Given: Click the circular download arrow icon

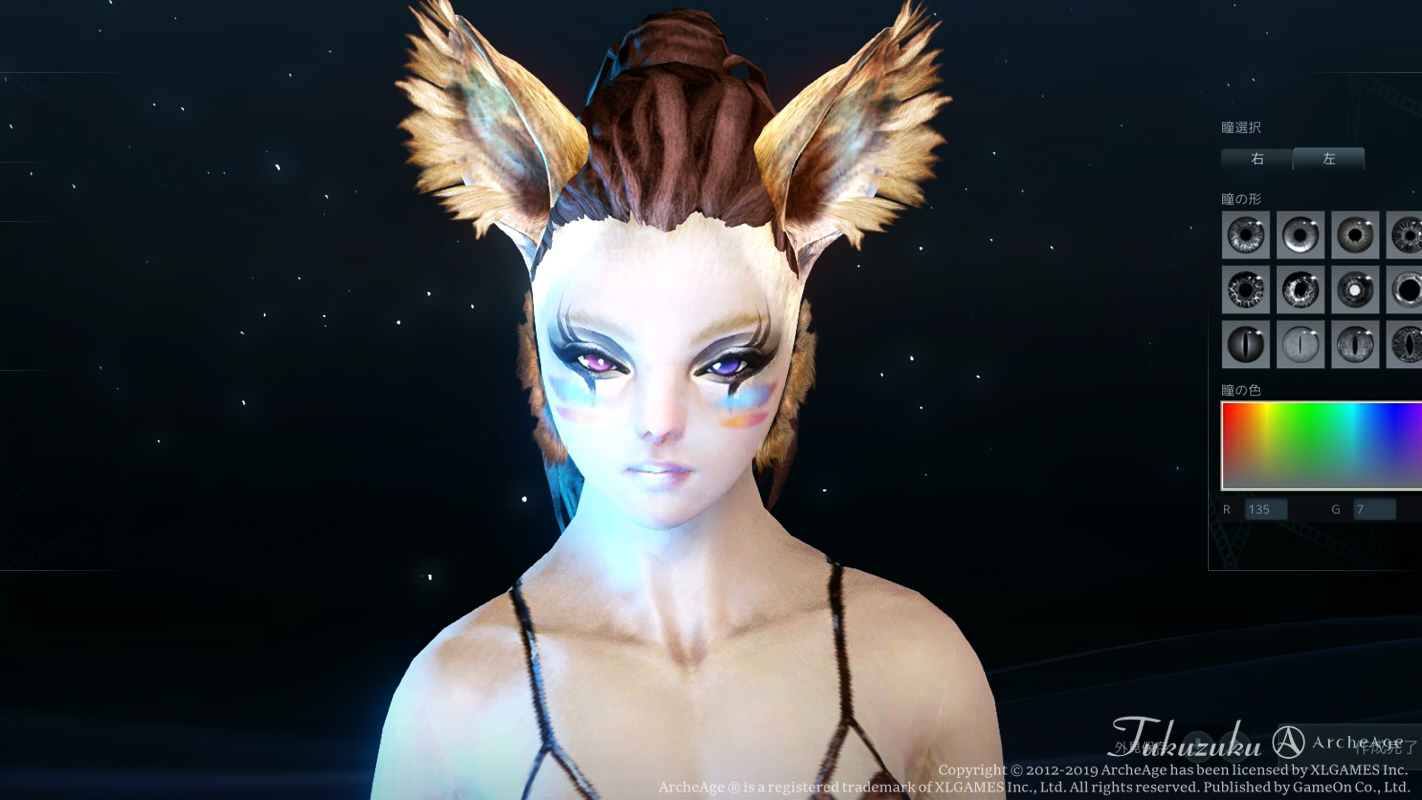Looking at the screenshot, I should pyautogui.click(x=1198, y=746).
